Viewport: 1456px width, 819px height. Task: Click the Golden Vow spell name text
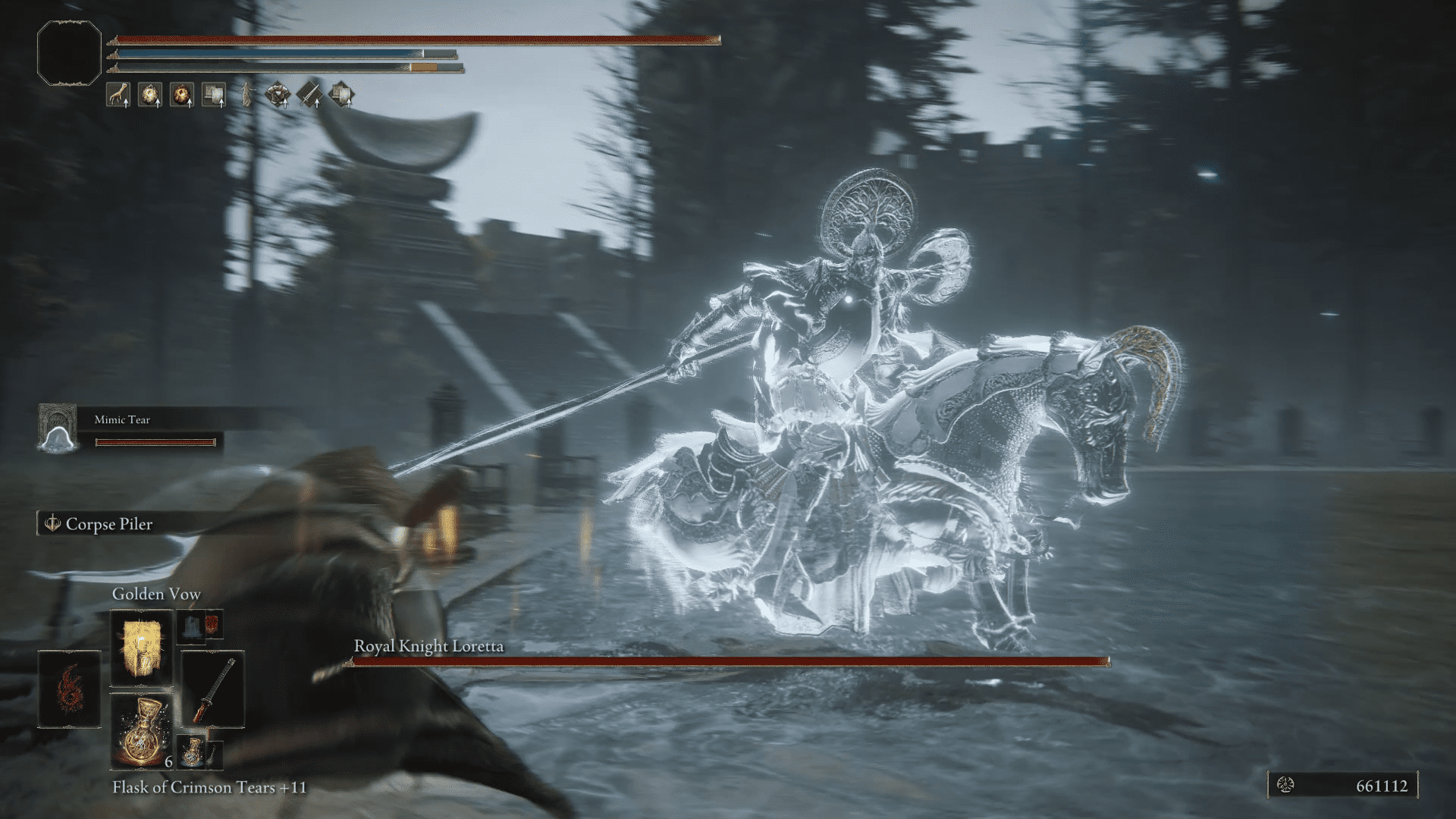pos(155,594)
